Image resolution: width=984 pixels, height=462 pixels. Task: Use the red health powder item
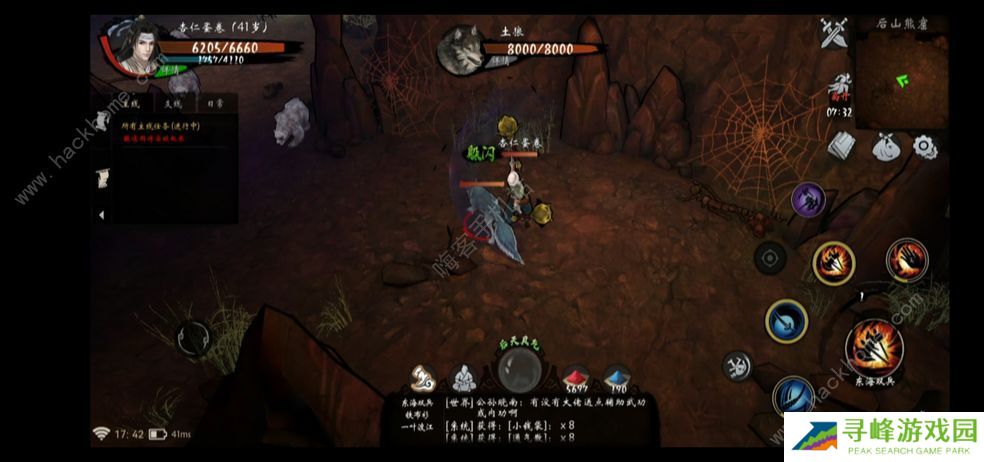pos(576,378)
